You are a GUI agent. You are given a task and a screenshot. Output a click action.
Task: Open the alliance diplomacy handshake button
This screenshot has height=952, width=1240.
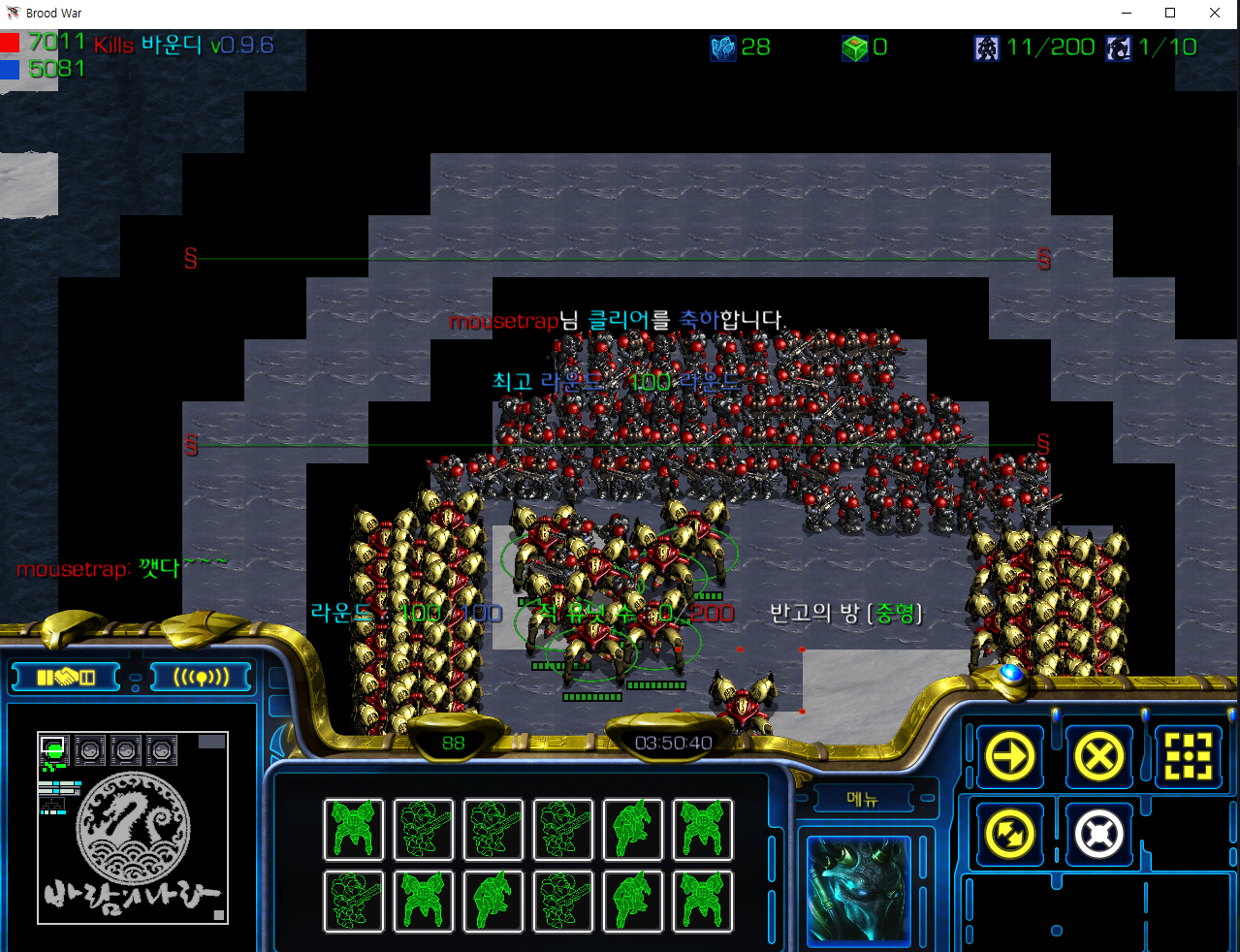(65, 677)
